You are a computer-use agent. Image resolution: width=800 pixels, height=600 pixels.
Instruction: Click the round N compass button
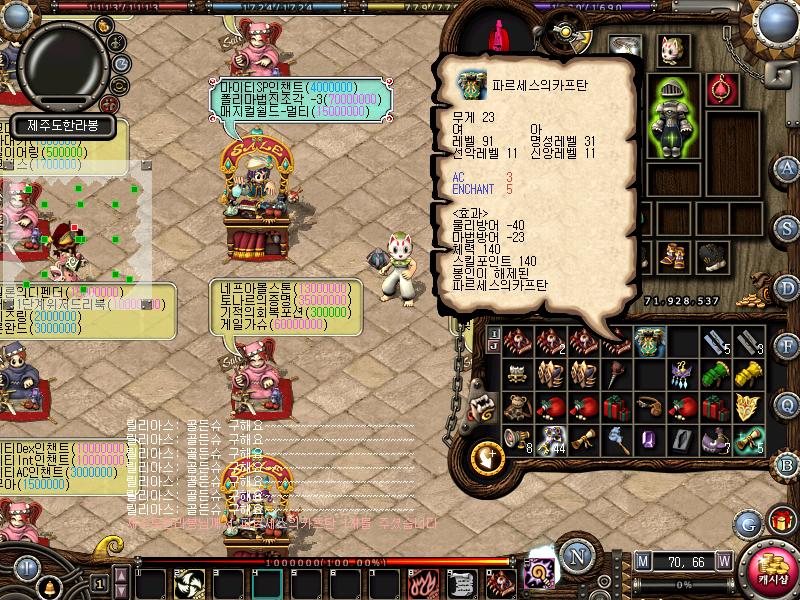575,553
